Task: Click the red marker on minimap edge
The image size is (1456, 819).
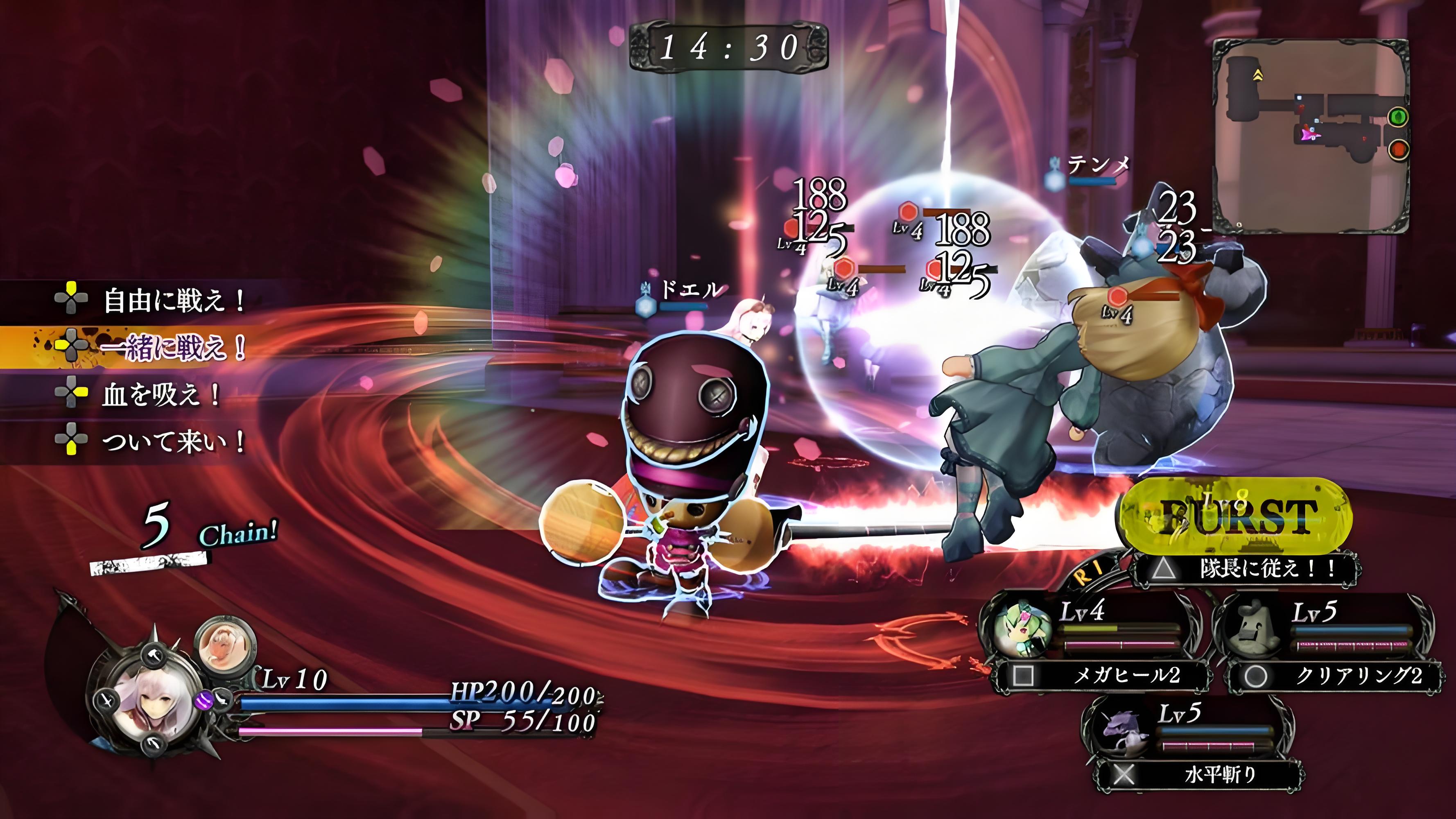Action: [1398, 150]
